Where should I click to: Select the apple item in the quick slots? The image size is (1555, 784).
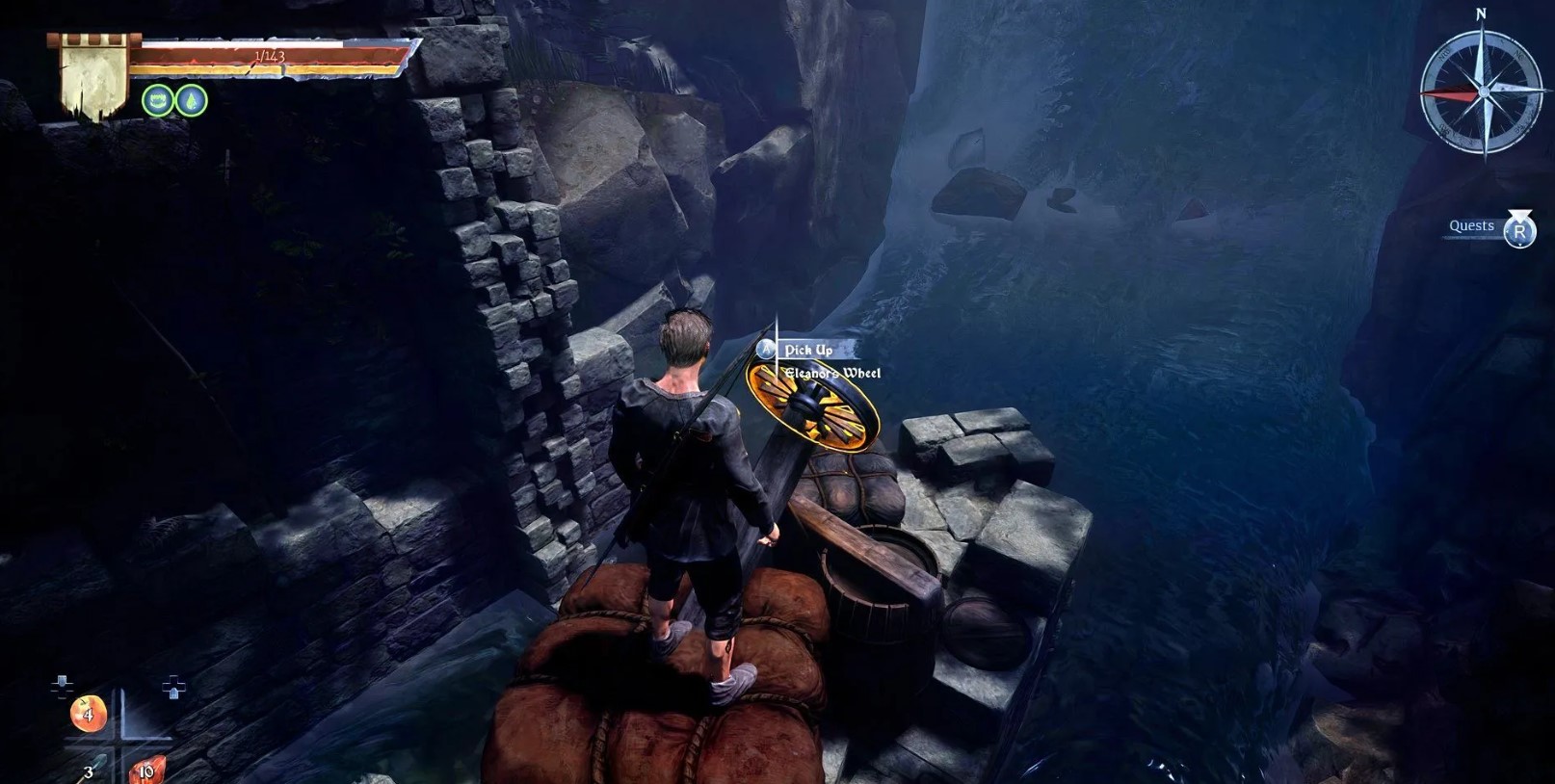click(x=88, y=714)
